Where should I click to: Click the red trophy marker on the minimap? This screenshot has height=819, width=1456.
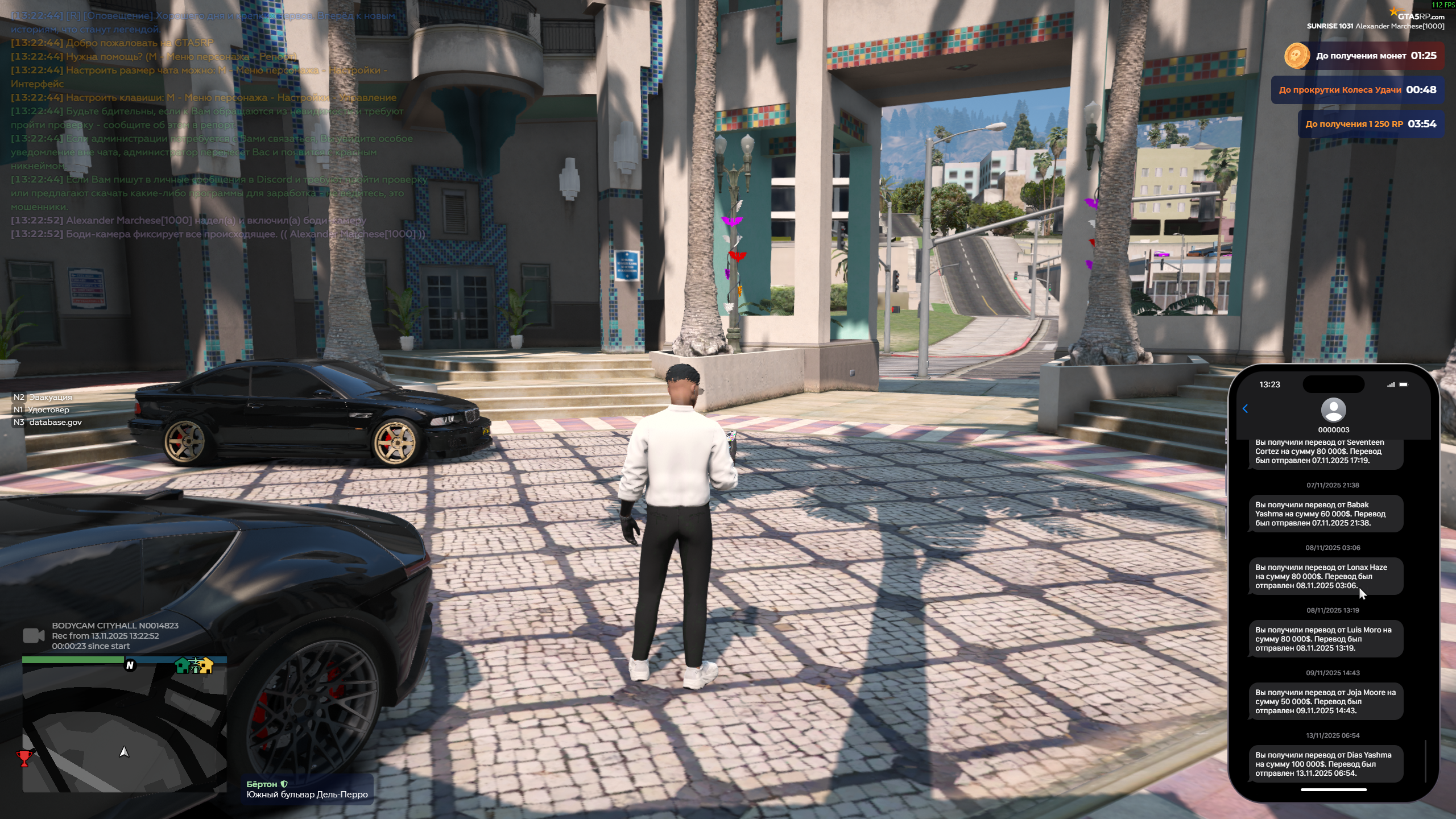tap(24, 758)
